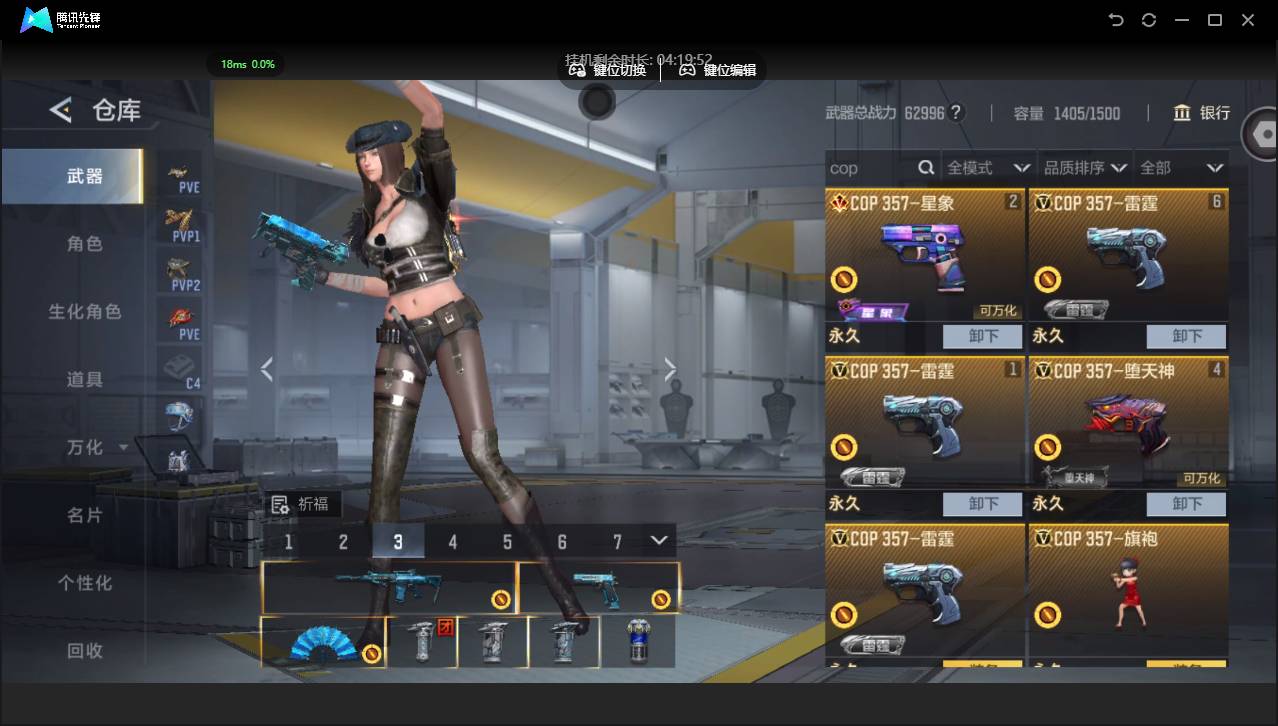Screen dimensions: 1278x726
Task: Show the 道具 items category
Action: pyautogui.click(x=84, y=379)
